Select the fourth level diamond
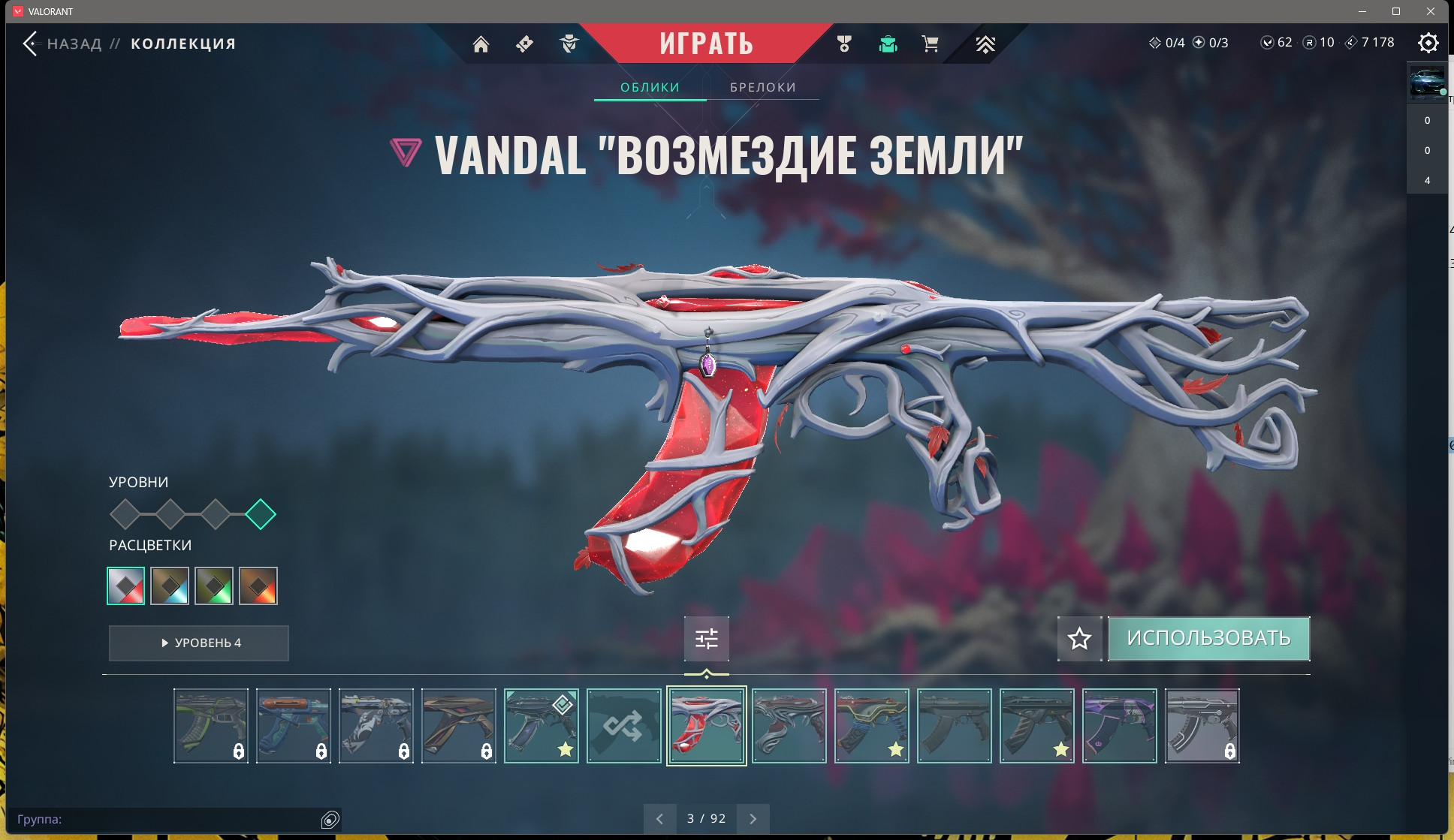Screen dimensions: 1454x840 [261, 514]
